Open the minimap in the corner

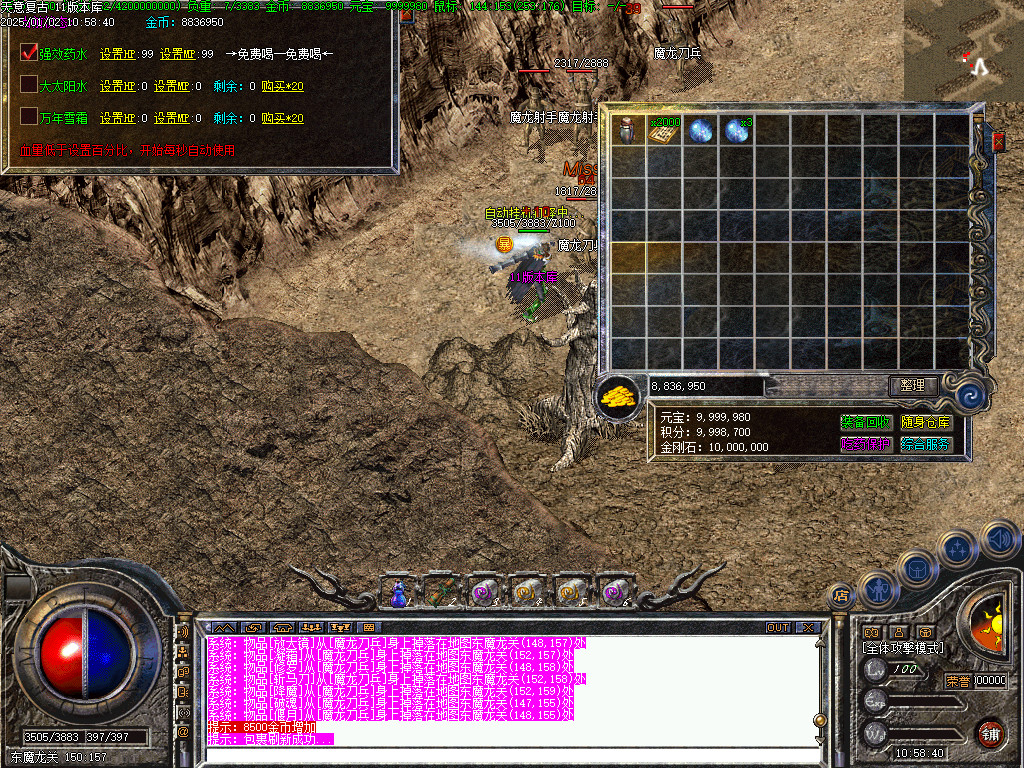[x=964, y=50]
